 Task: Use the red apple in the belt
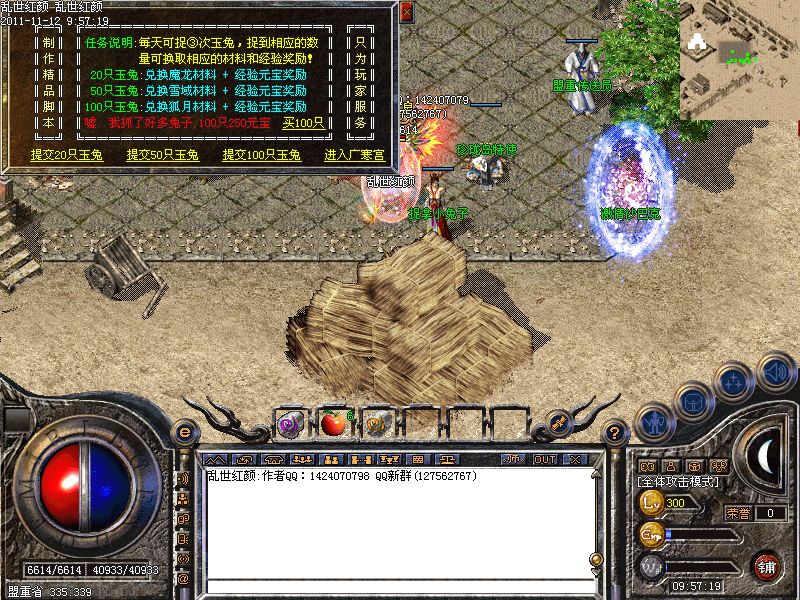(x=333, y=423)
